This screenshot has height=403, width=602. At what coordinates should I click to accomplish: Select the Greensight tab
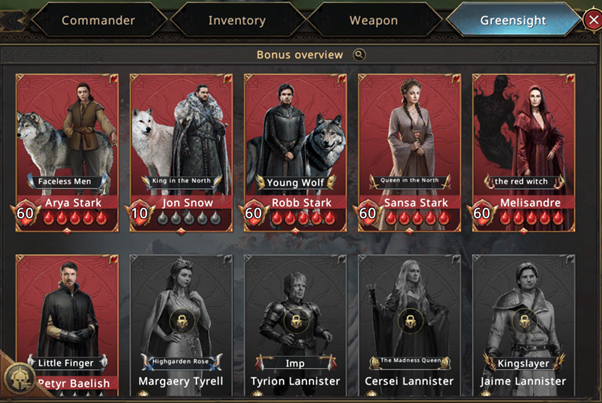click(512, 20)
